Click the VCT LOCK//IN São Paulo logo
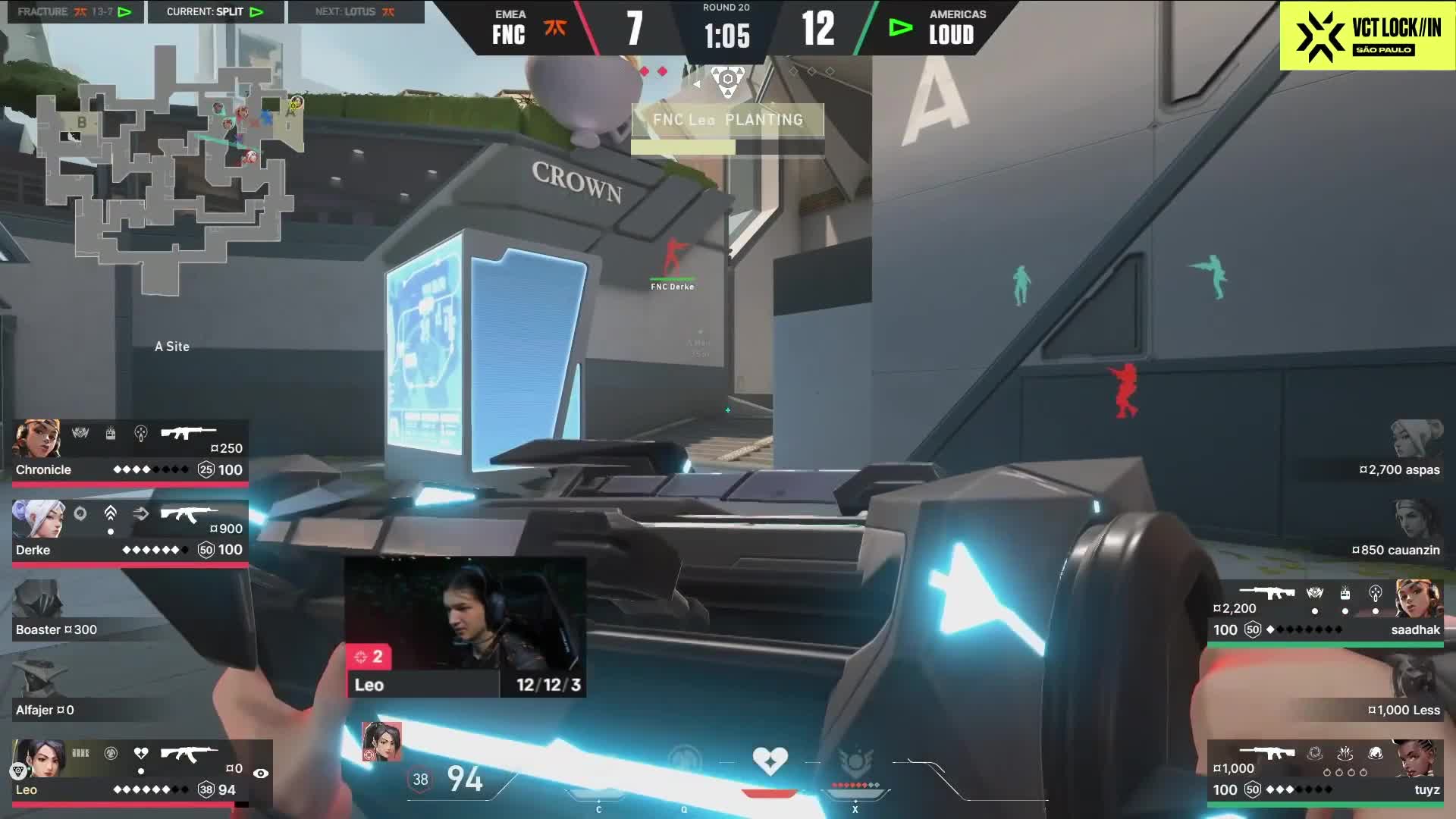1456x819 pixels. point(1367,36)
